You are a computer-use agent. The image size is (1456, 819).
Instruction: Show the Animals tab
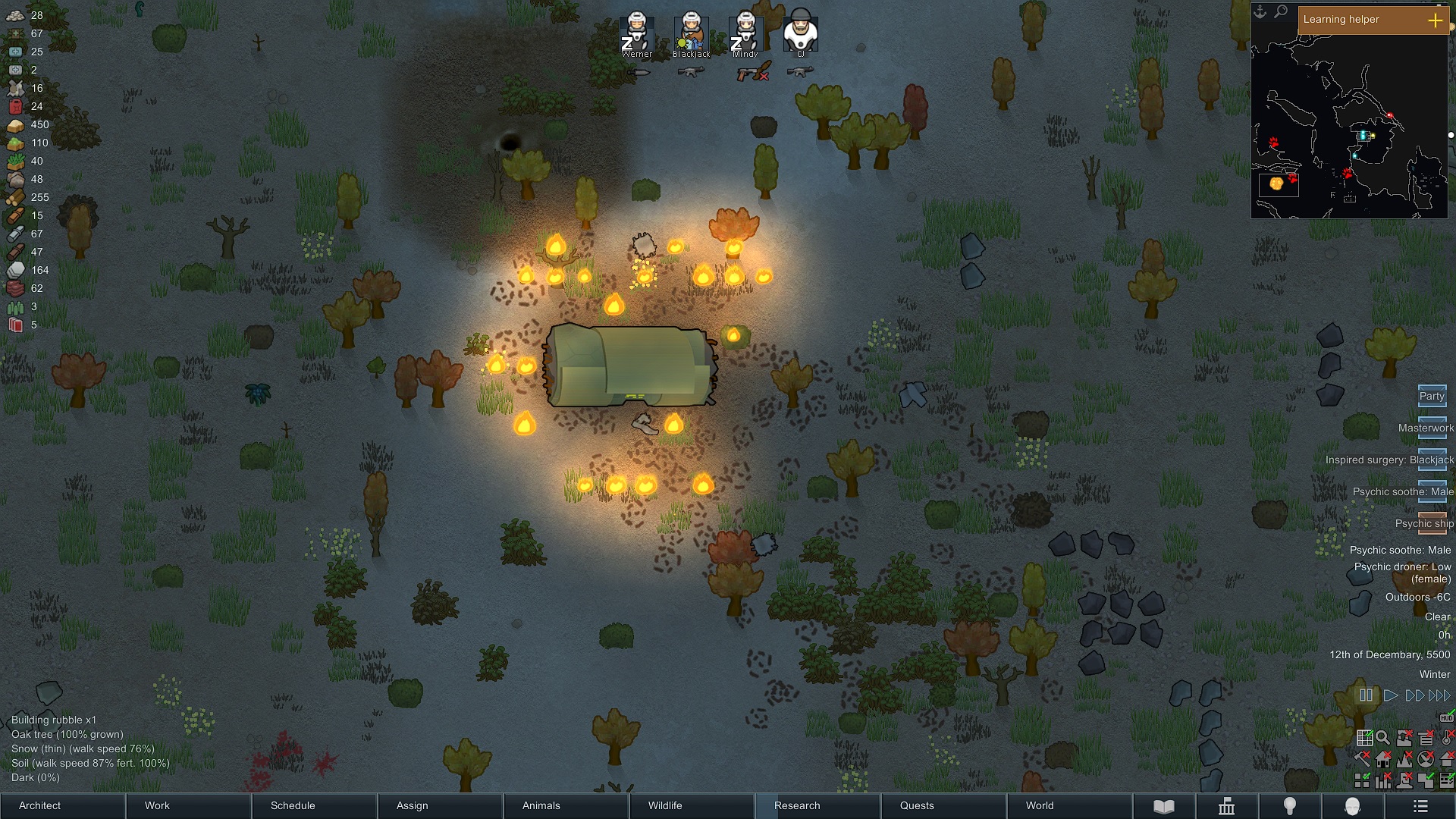pos(565,805)
